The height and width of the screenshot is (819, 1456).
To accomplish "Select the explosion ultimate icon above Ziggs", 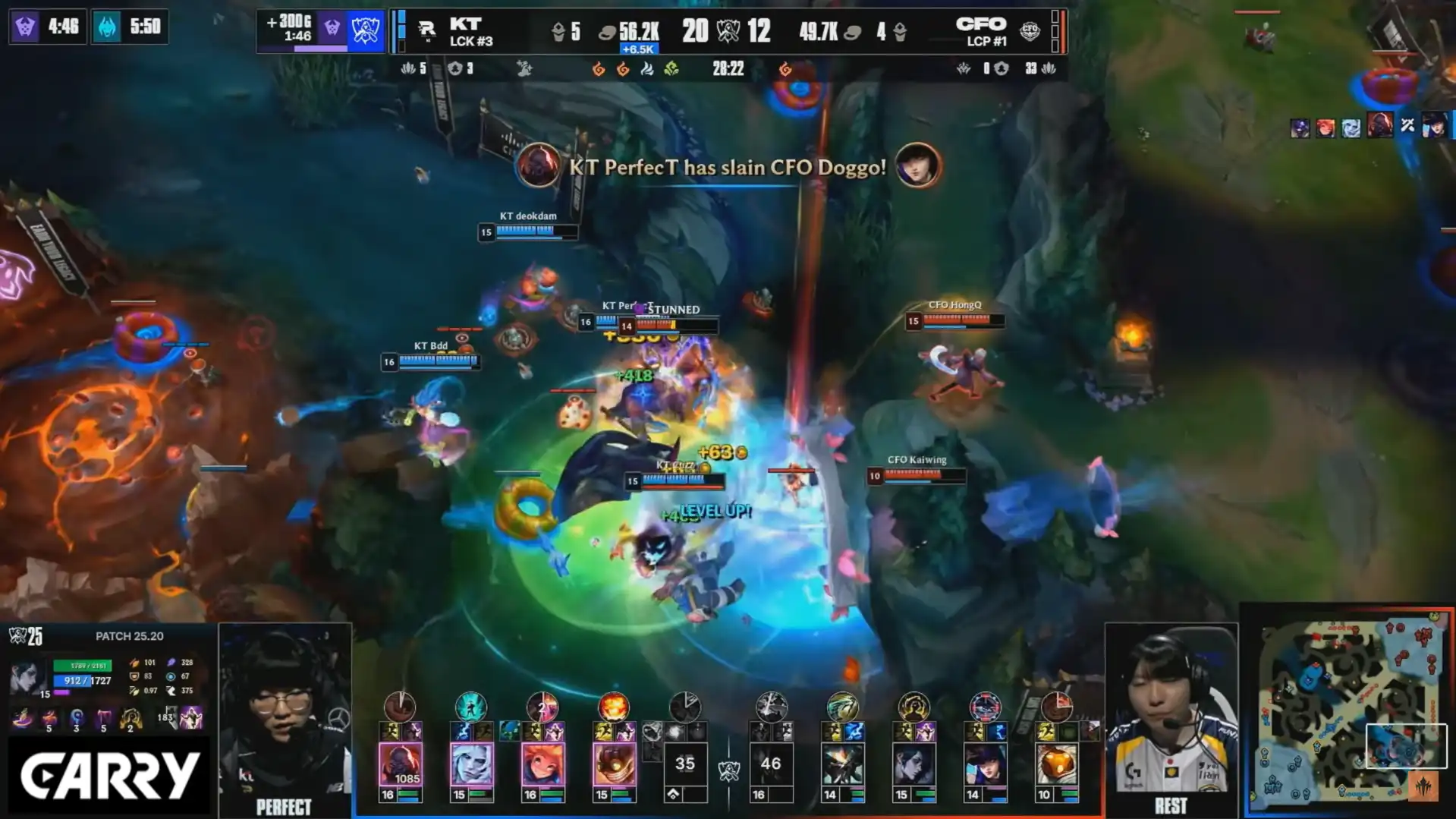I will pyautogui.click(x=613, y=707).
